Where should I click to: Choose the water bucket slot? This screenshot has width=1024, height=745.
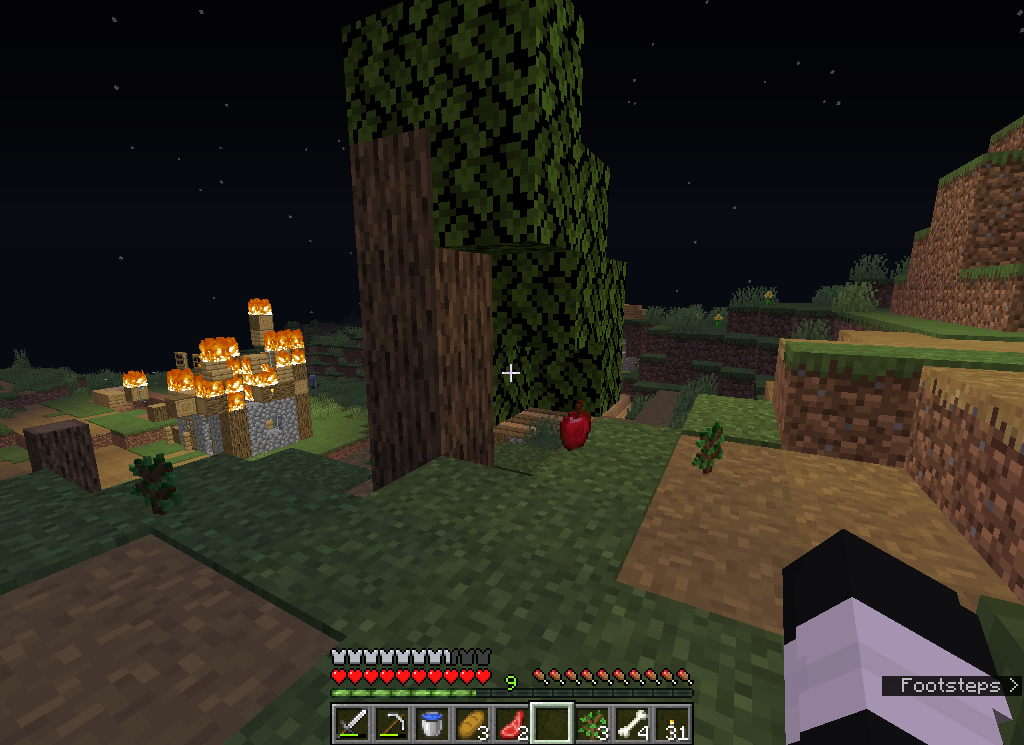click(431, 722)
